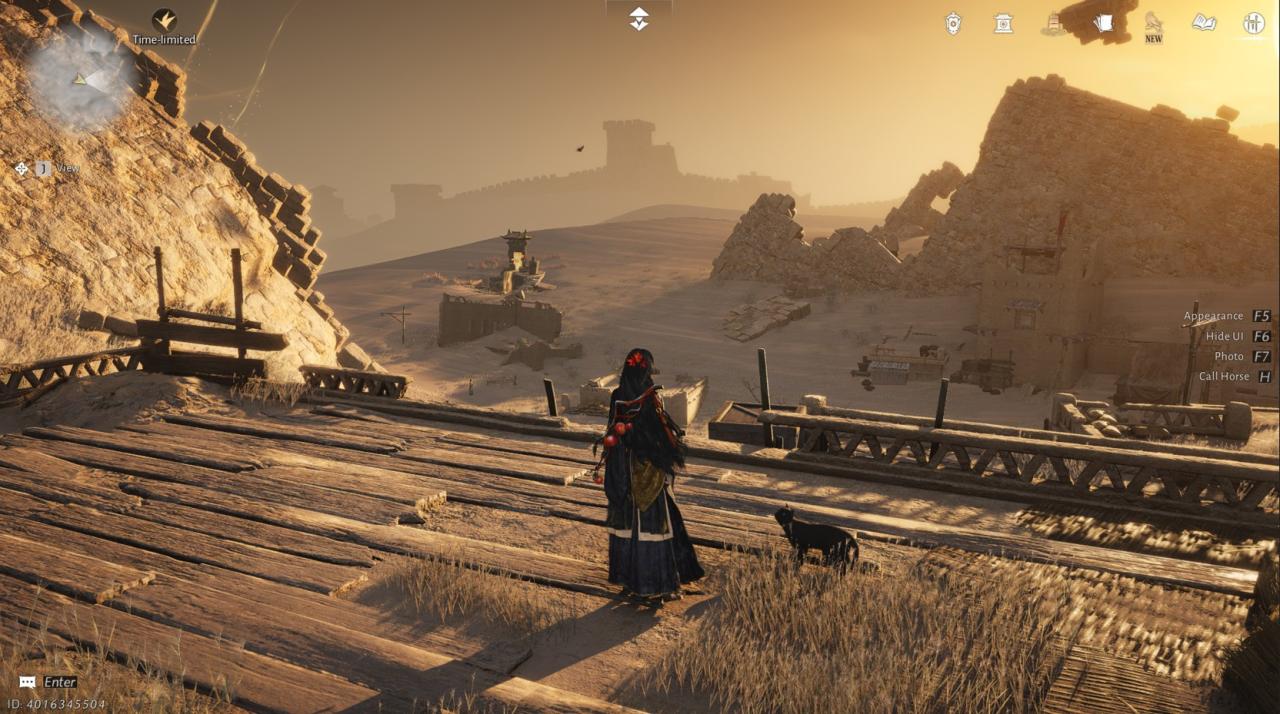Open the pagoda tower icon menu

click(1053, 24)
